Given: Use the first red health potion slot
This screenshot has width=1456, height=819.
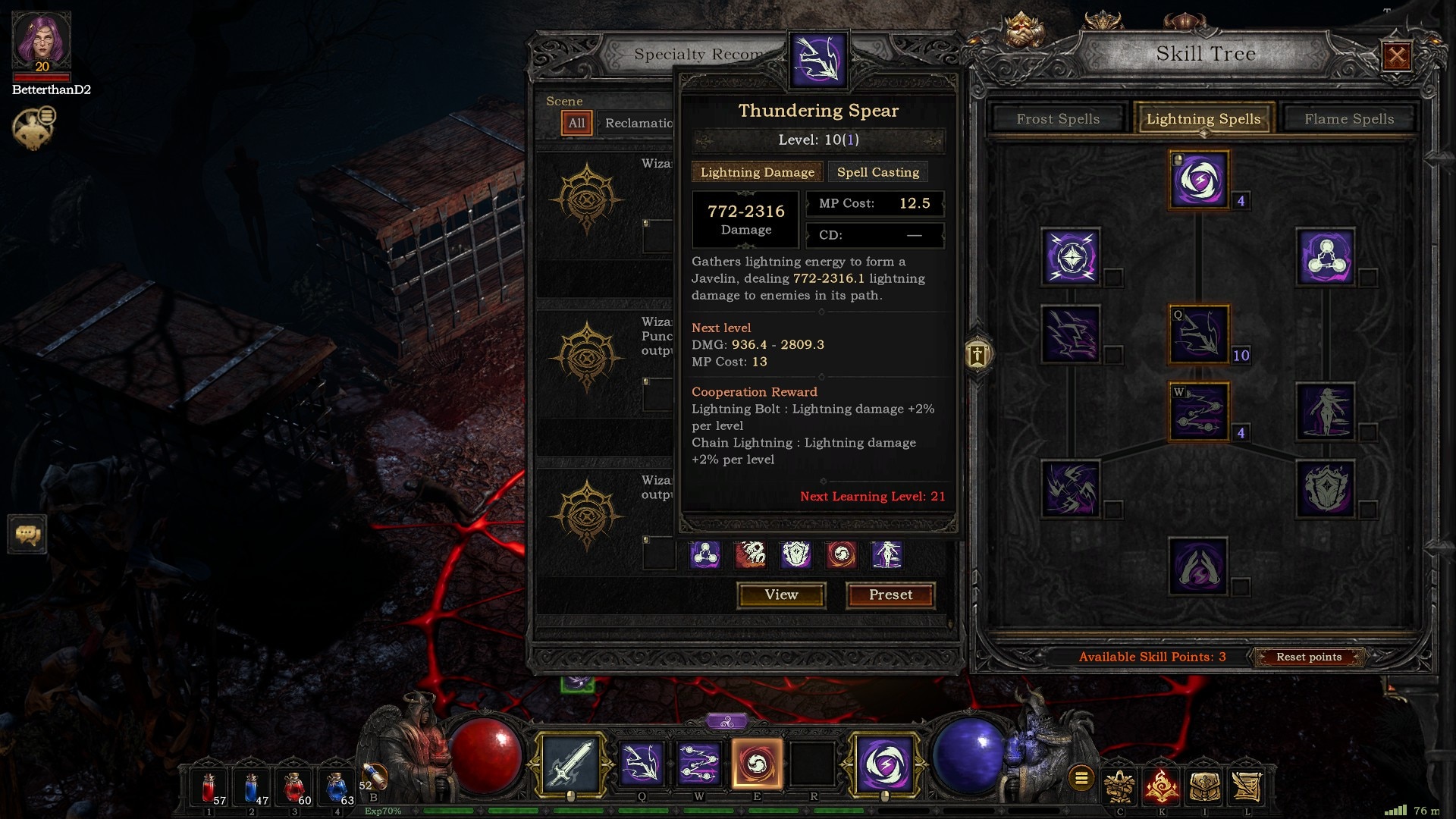Looking at the screenshot, I should [x=209, y=787].
